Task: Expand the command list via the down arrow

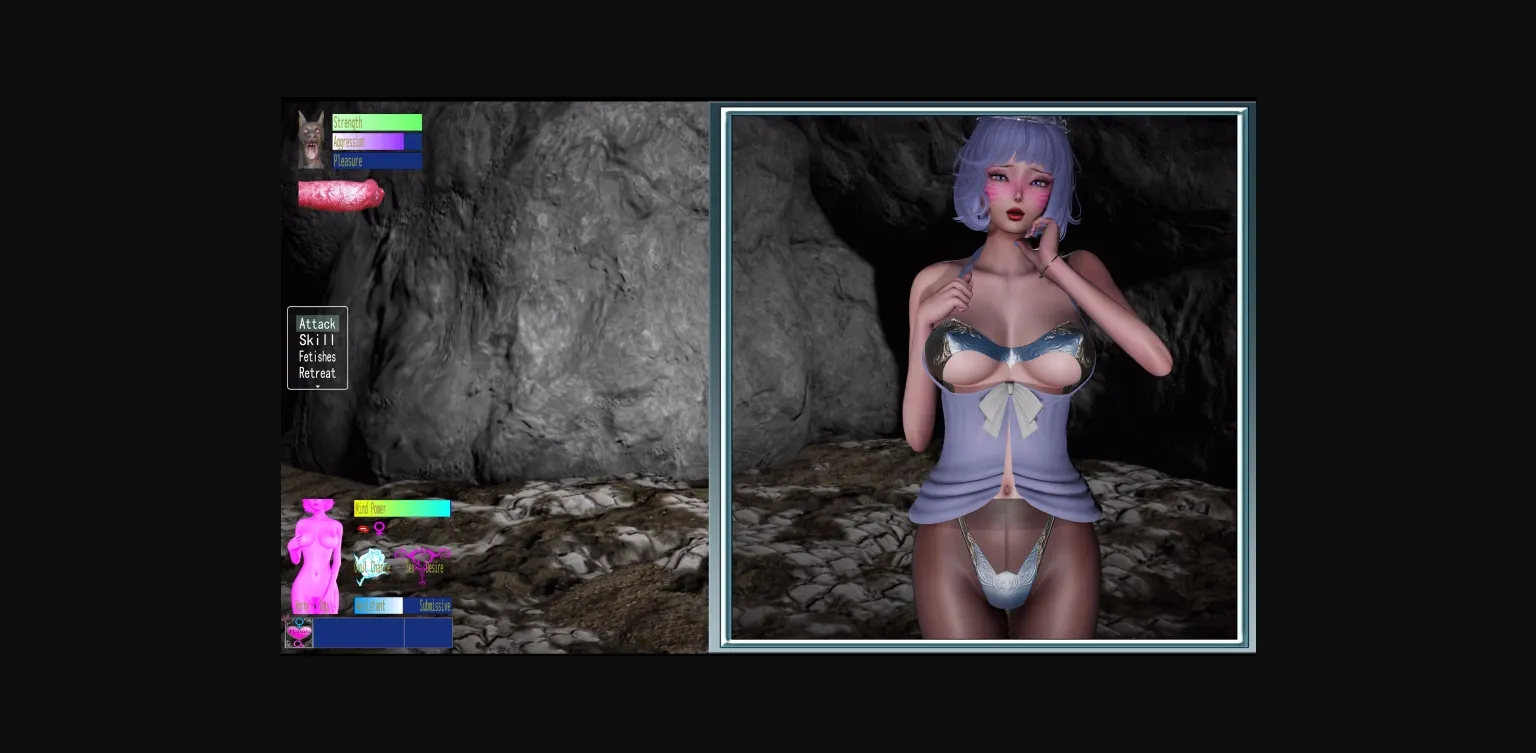Action: (317, 385)
